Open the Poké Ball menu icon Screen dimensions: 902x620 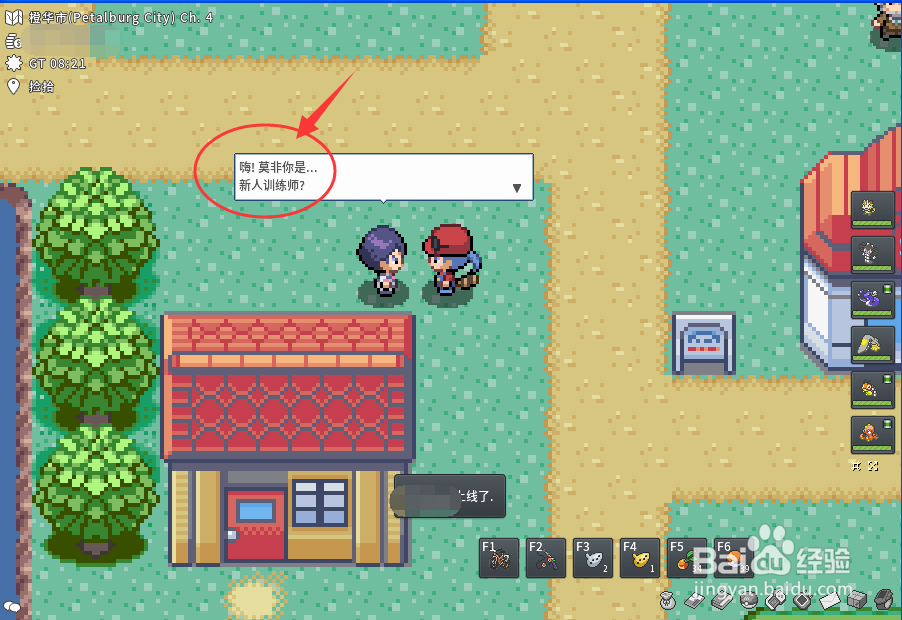(x=748, y=601)
